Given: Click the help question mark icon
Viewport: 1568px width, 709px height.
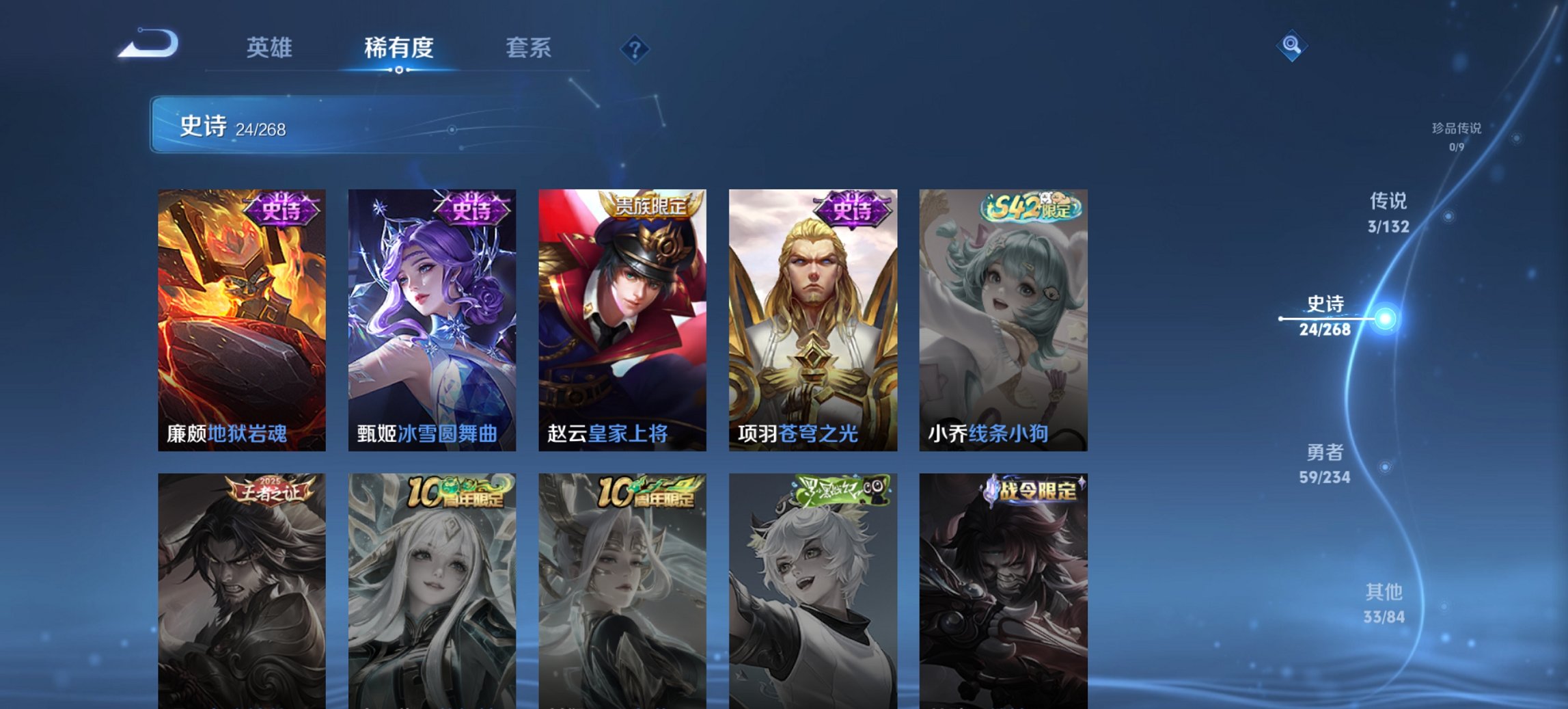Looking at the screenshot, I should click(634, 48).
